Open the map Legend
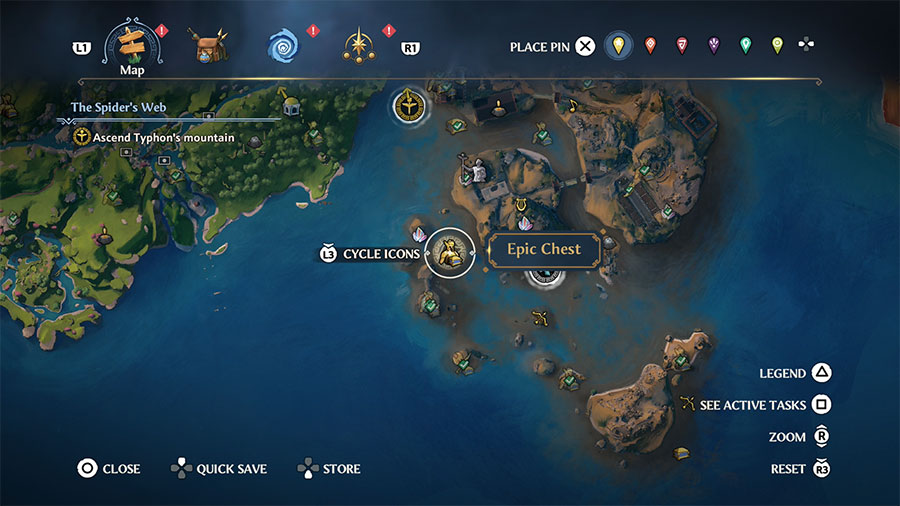 tap(821, 373)
